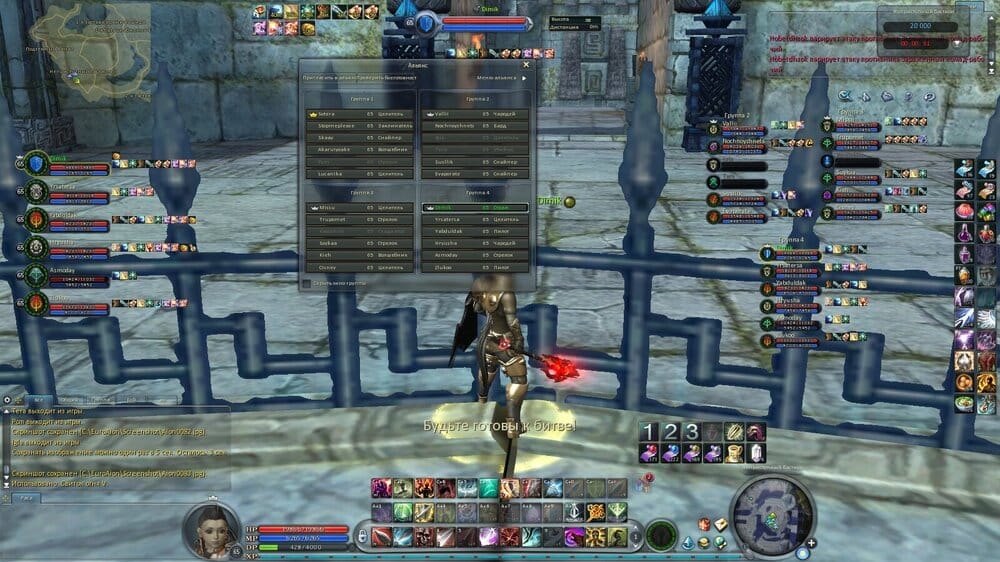Use the golden mug consumable
1000x562 pixels.
(735, 453)
